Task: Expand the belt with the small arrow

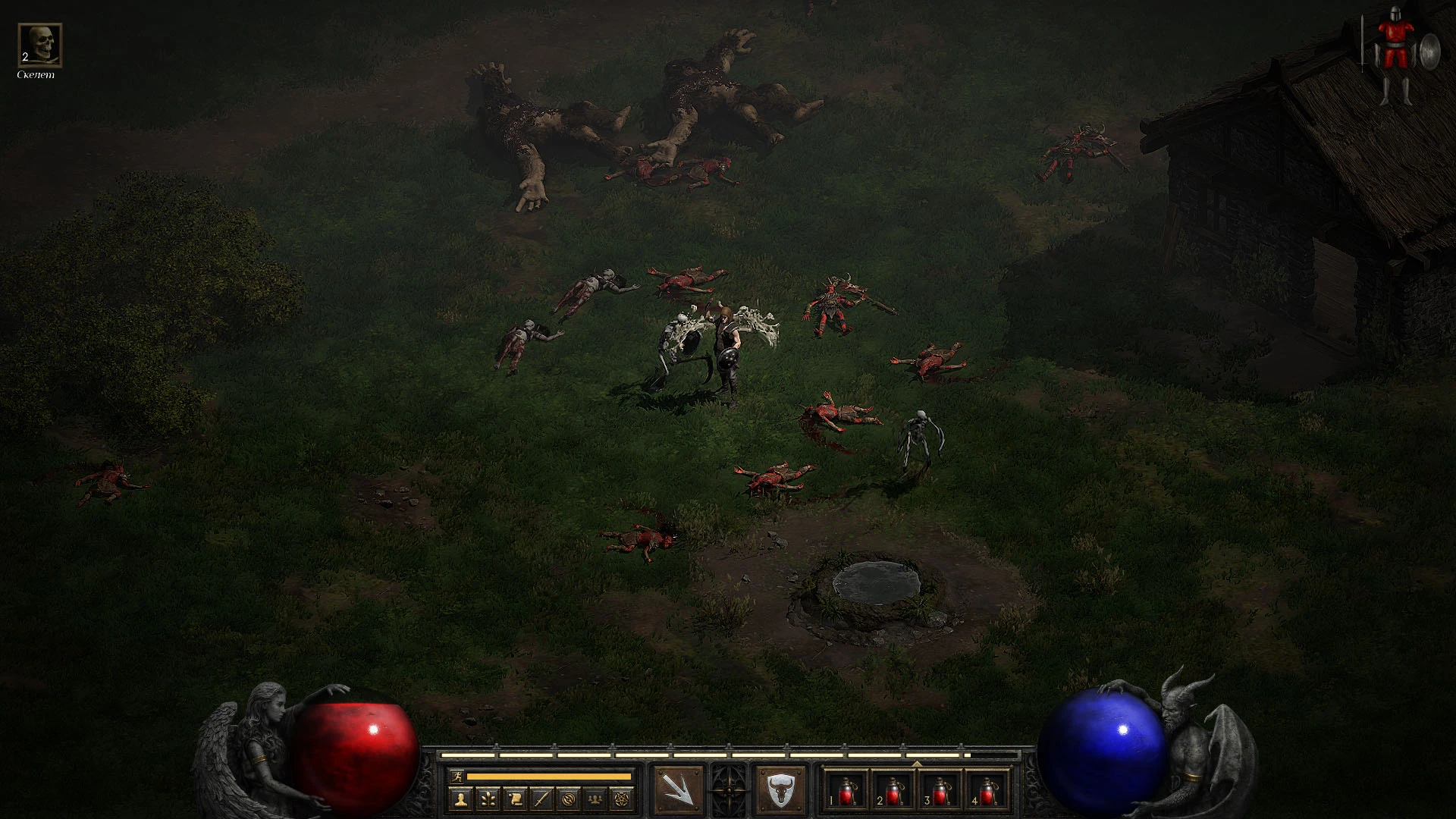Action: pyautogui.click(x=916, y=764)
